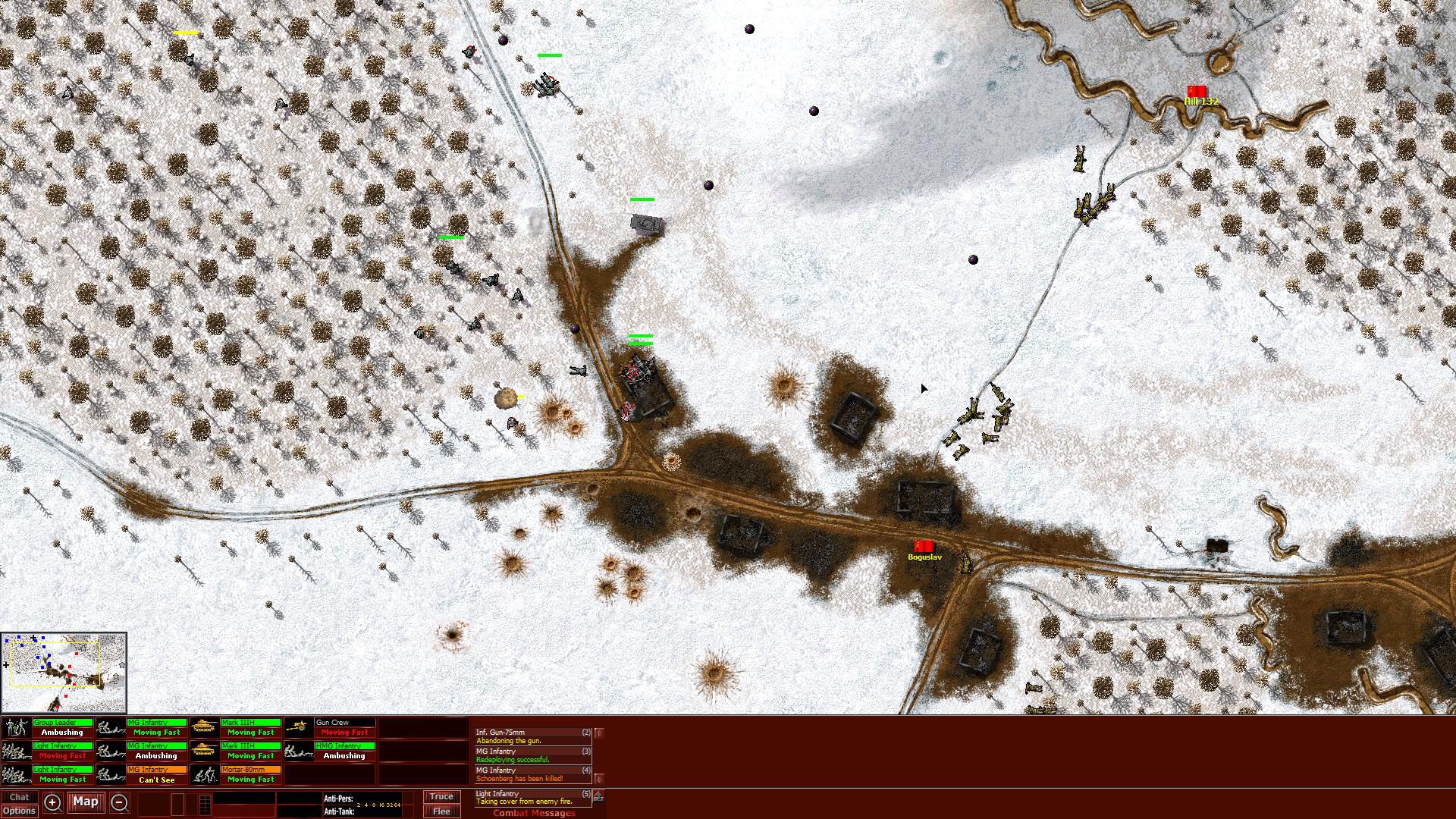Image resolution: width=1456 pixels, height=819 pixels.
Task: Toggle the Options panel open
Action: (x=20, y=810)
